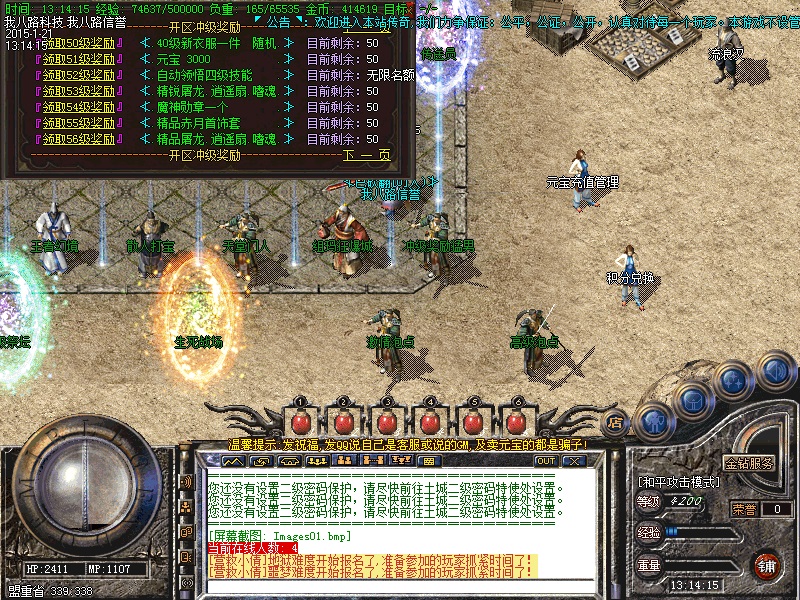Claim the level 51 reward (元宝 3000)

pyautogui.click(x=78, y=59)
